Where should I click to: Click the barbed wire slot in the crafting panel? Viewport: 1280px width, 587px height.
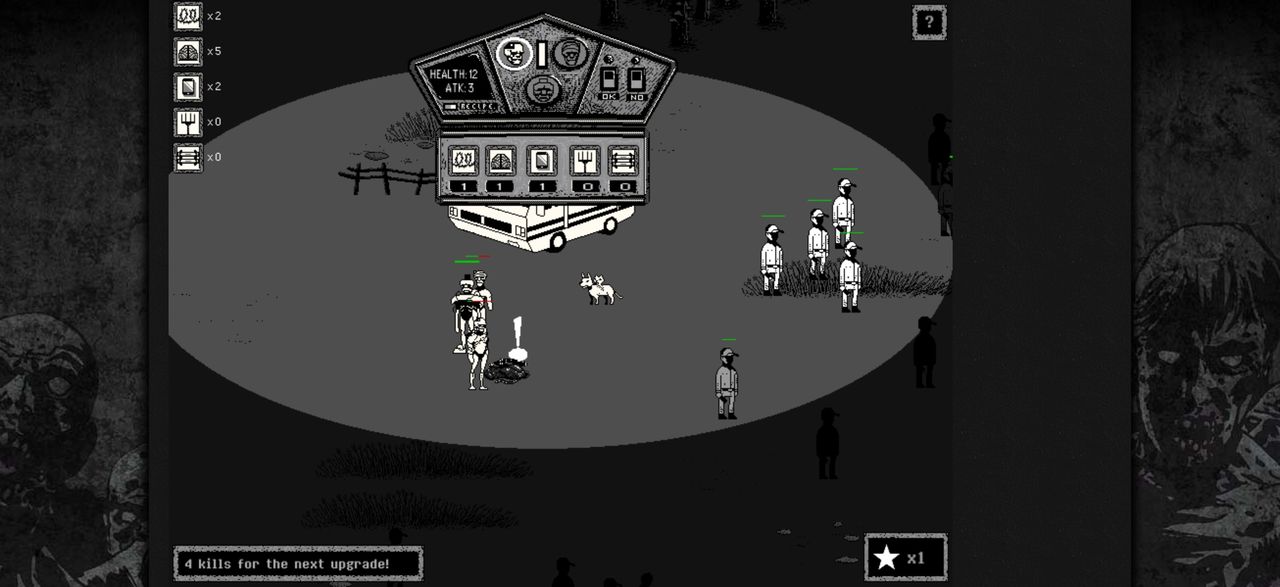click(x=463, y=160)
